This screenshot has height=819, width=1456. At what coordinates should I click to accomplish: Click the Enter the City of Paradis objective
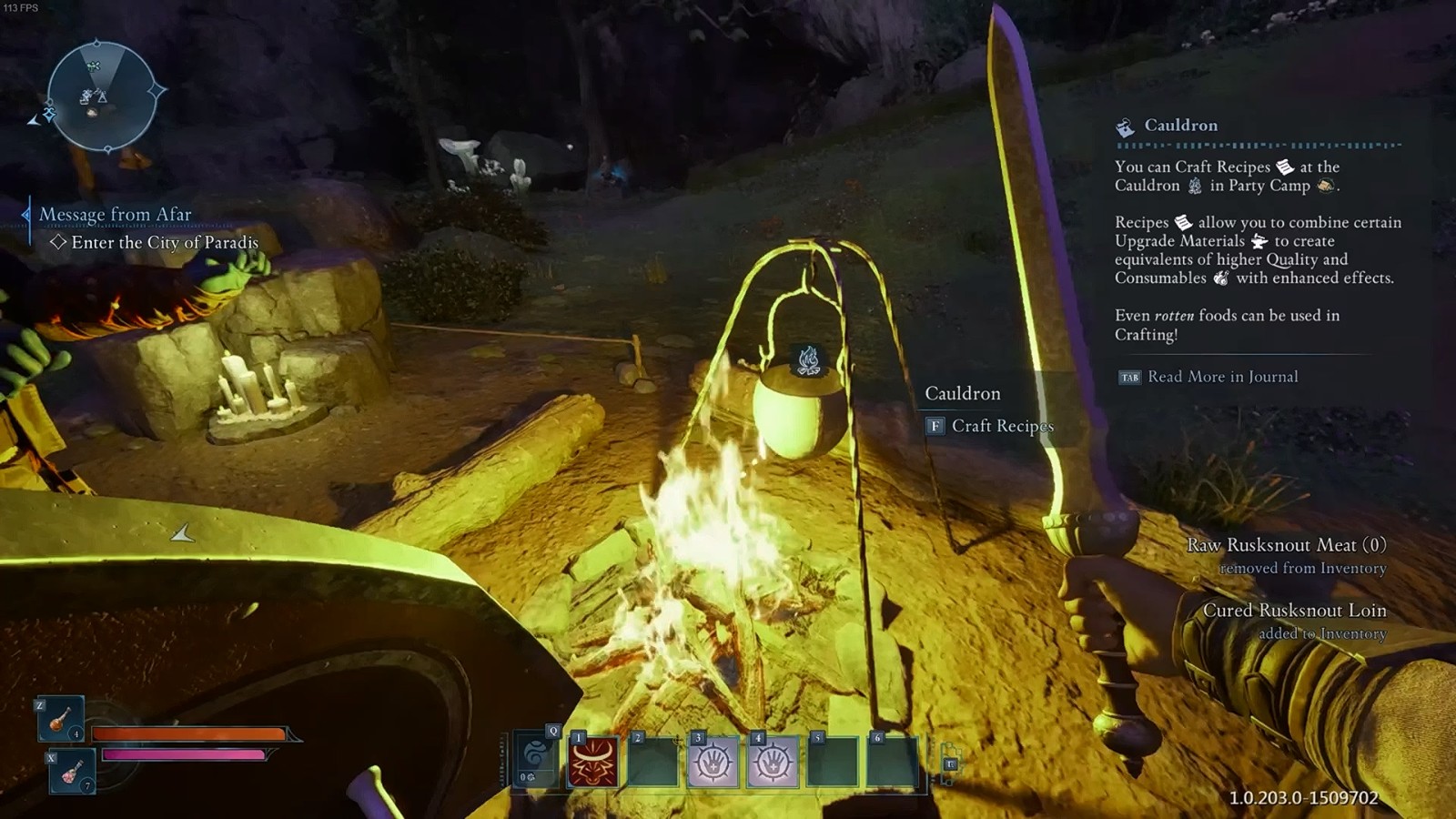tap(165, 243)
